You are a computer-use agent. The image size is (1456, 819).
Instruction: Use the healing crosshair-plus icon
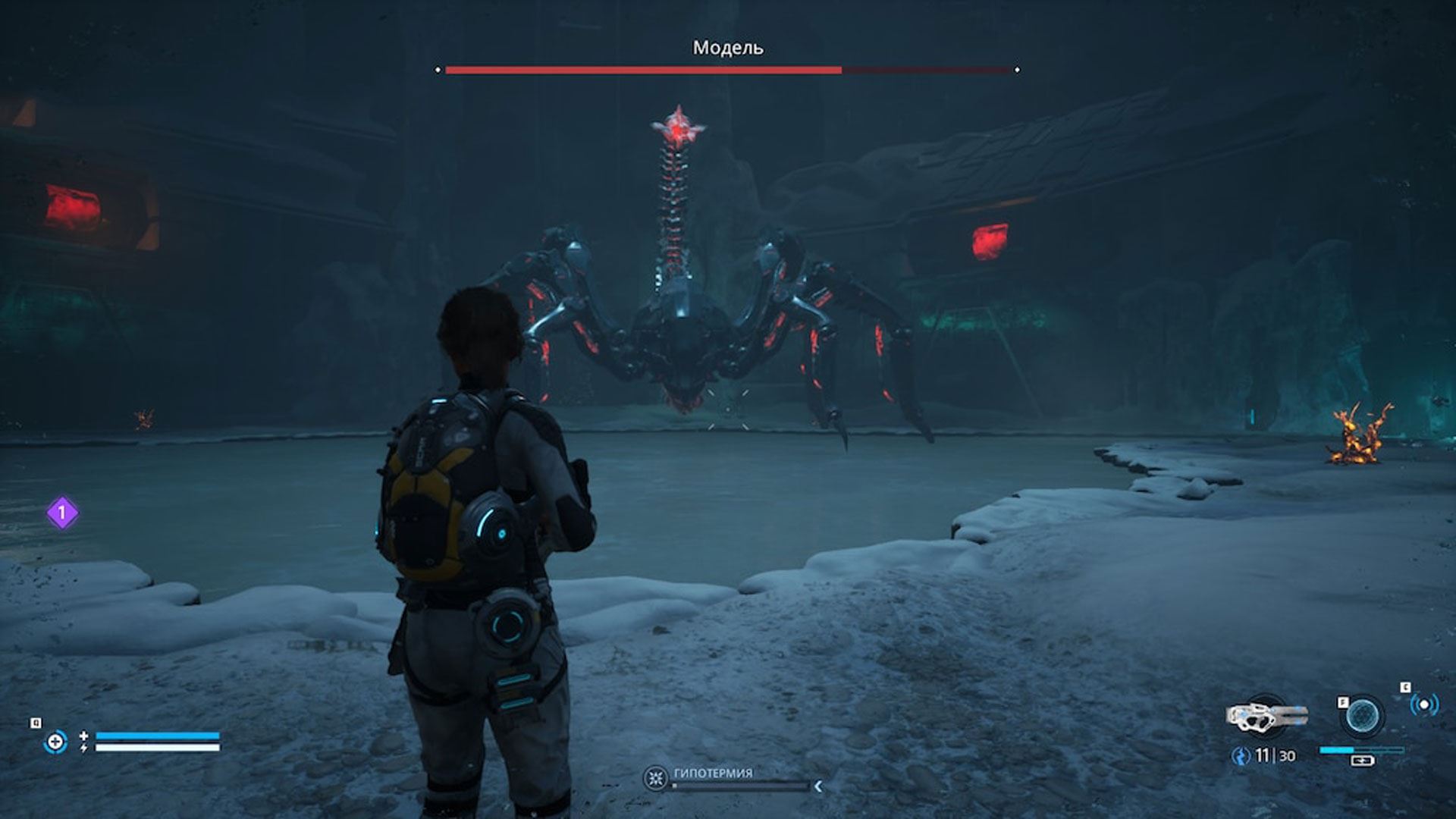55,741
